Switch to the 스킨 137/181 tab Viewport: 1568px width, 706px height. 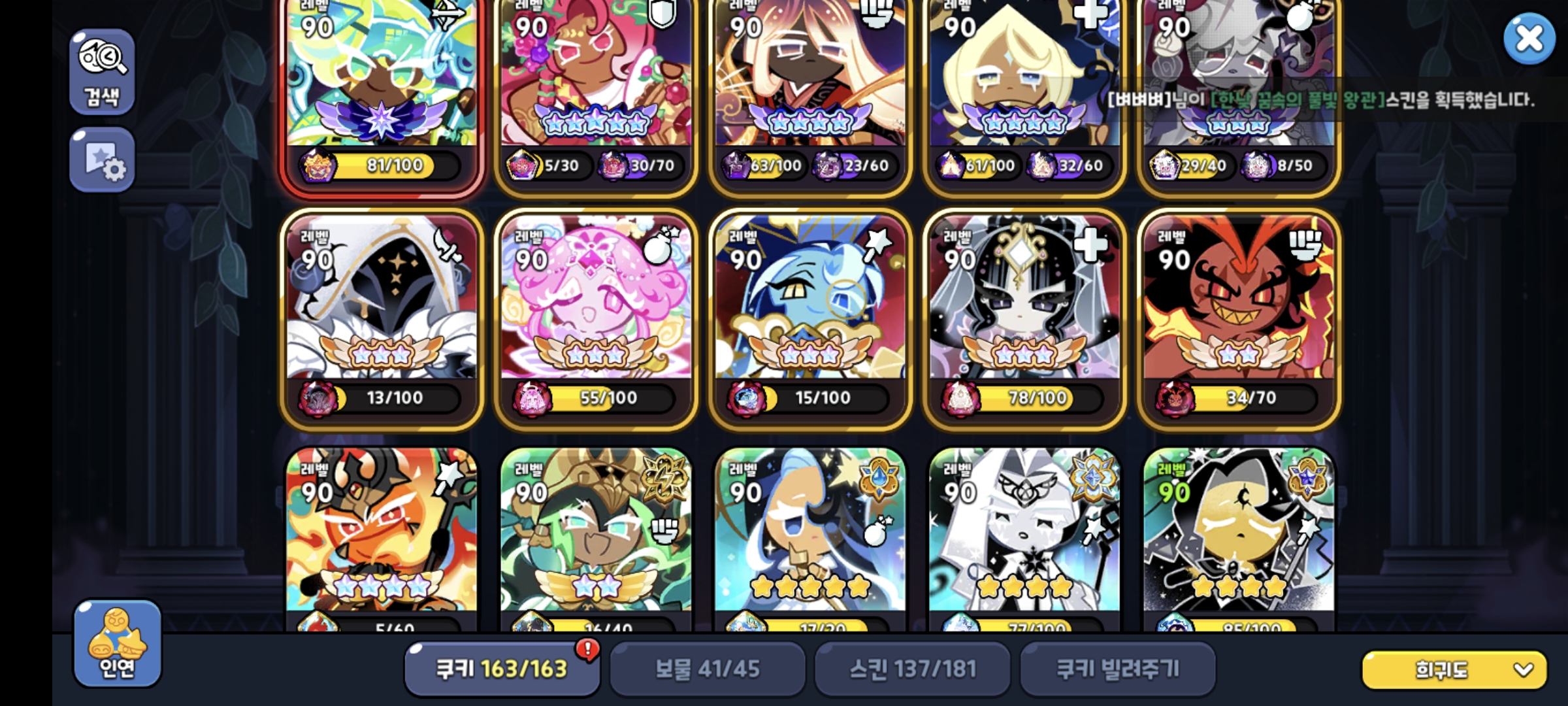click(913, 668)
